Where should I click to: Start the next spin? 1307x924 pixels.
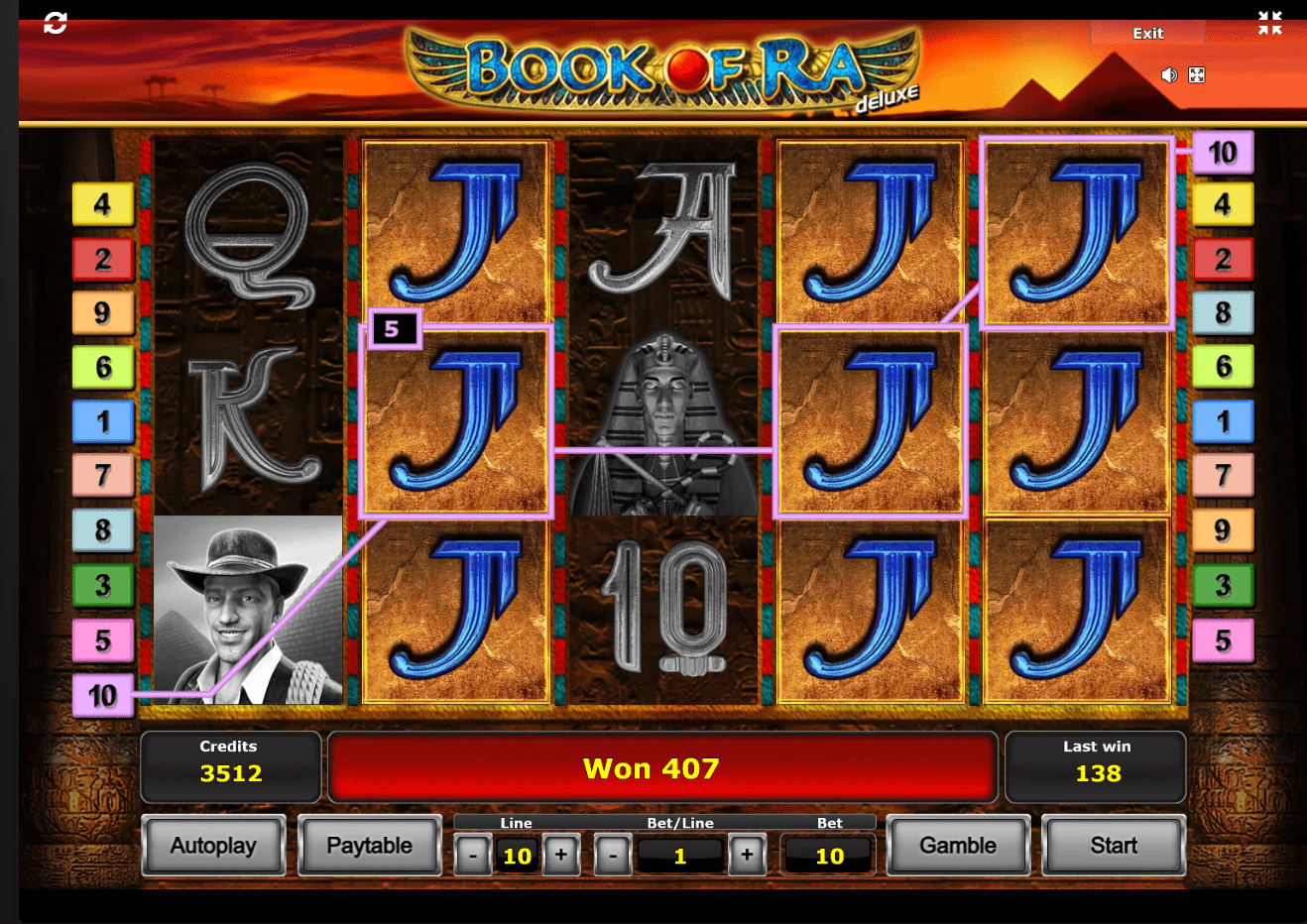(x=1113, y=846)
